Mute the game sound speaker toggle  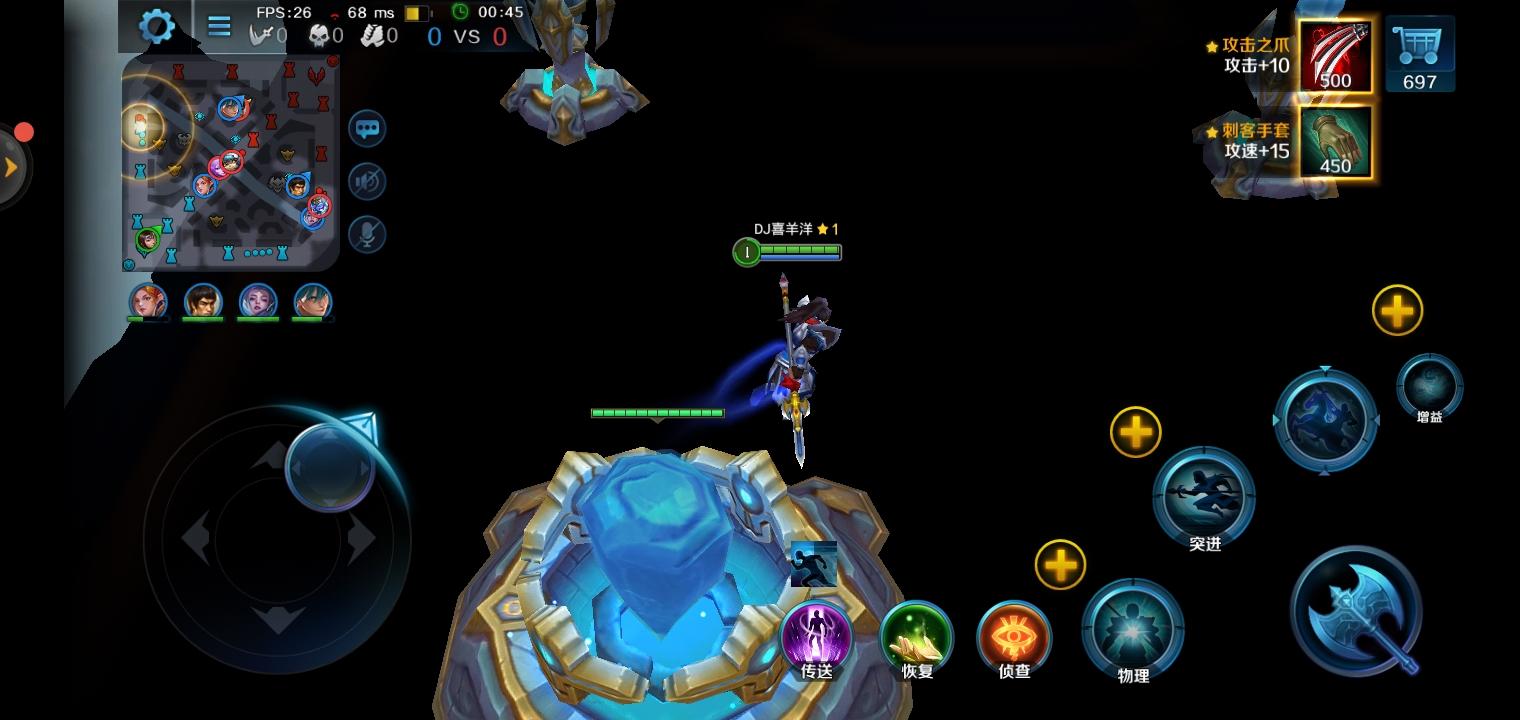pos(367,182)
